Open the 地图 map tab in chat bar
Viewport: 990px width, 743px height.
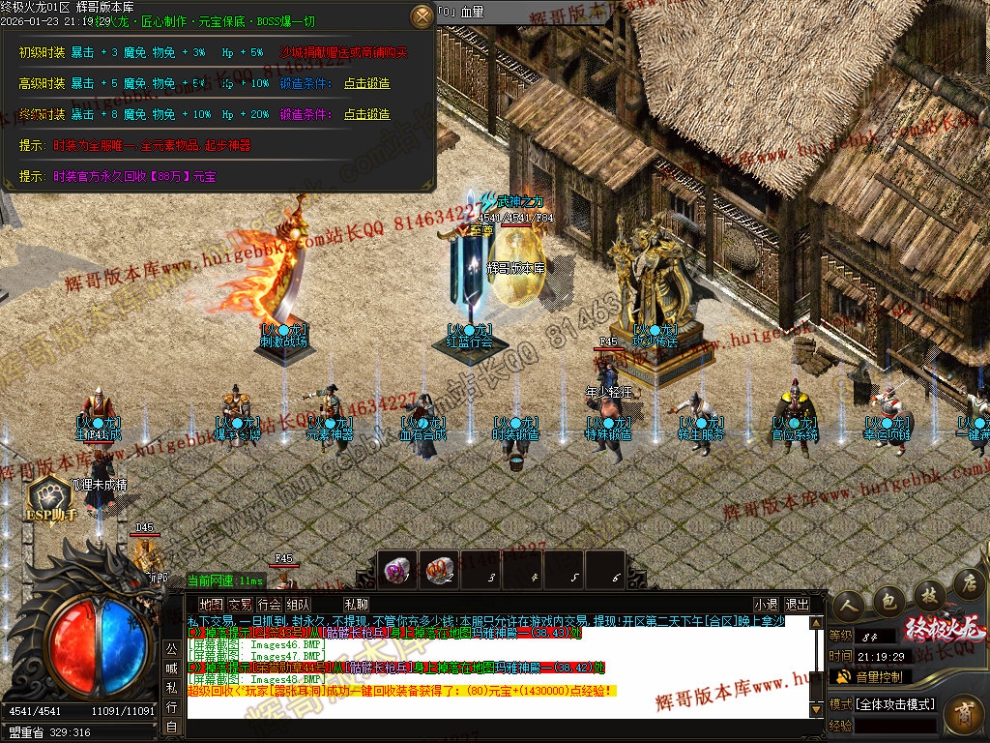click(x=211, y=604)
